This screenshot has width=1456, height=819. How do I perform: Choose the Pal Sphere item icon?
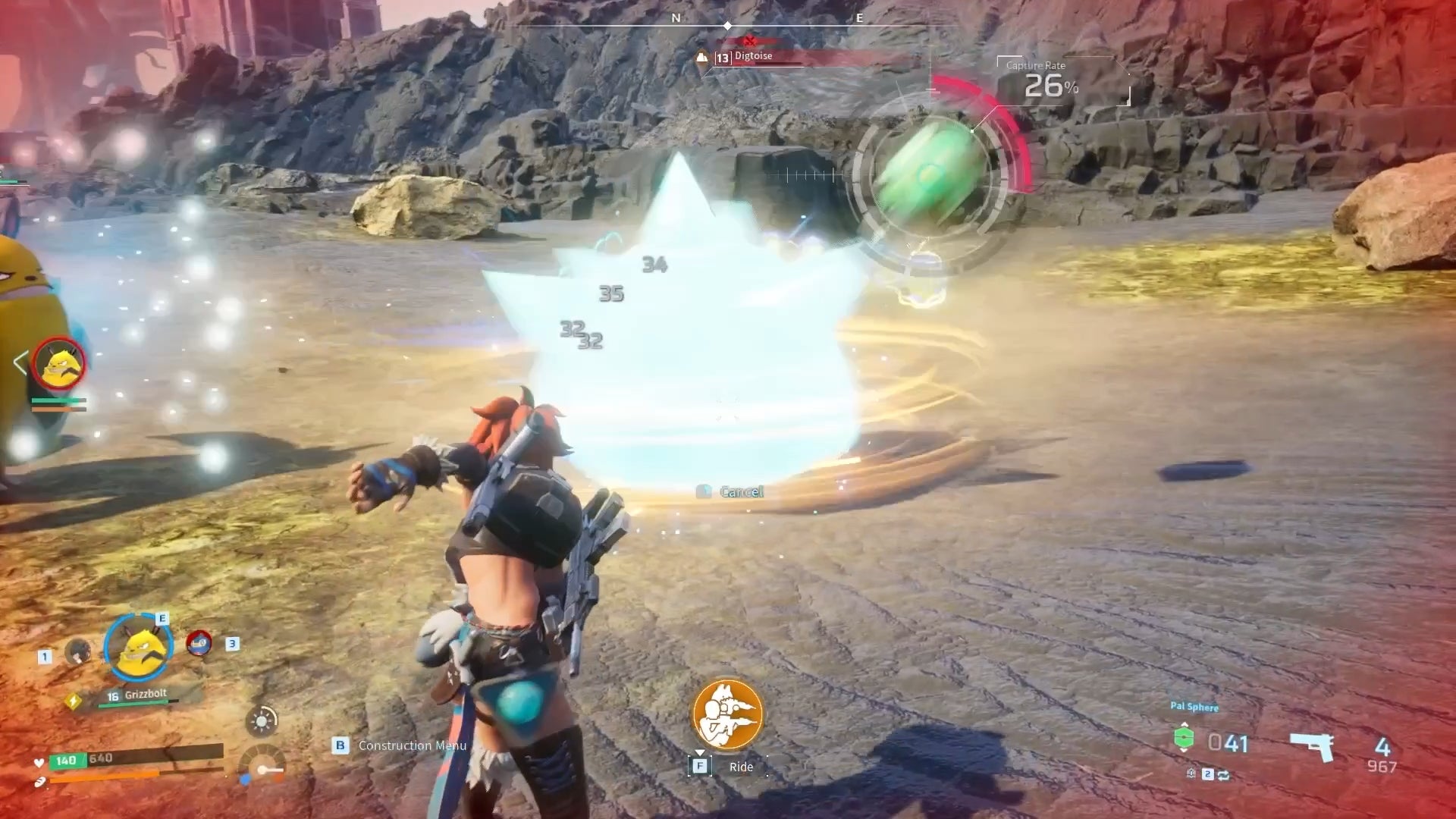point(1184,738)
